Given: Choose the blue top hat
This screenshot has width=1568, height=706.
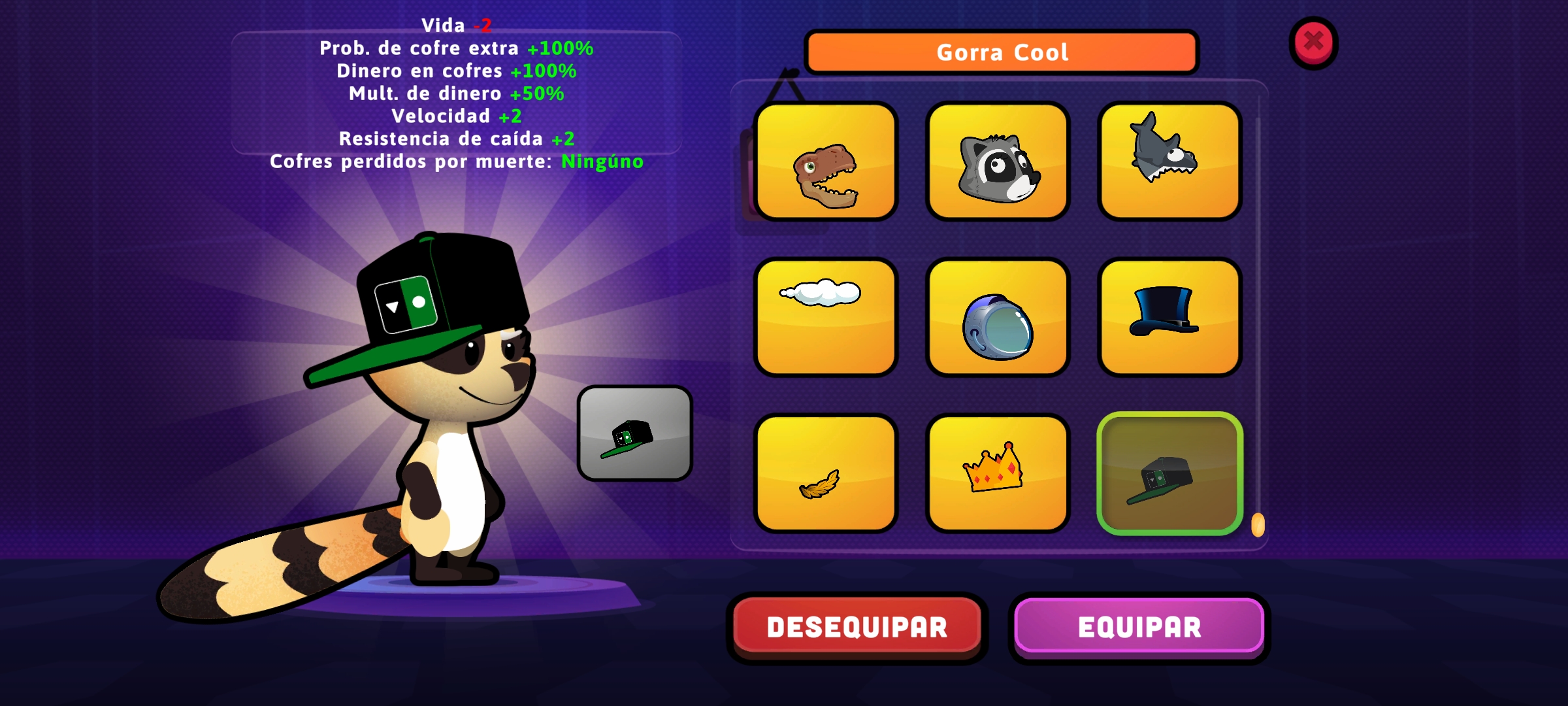Looking at the screenshot, I should pos(1169,317).
